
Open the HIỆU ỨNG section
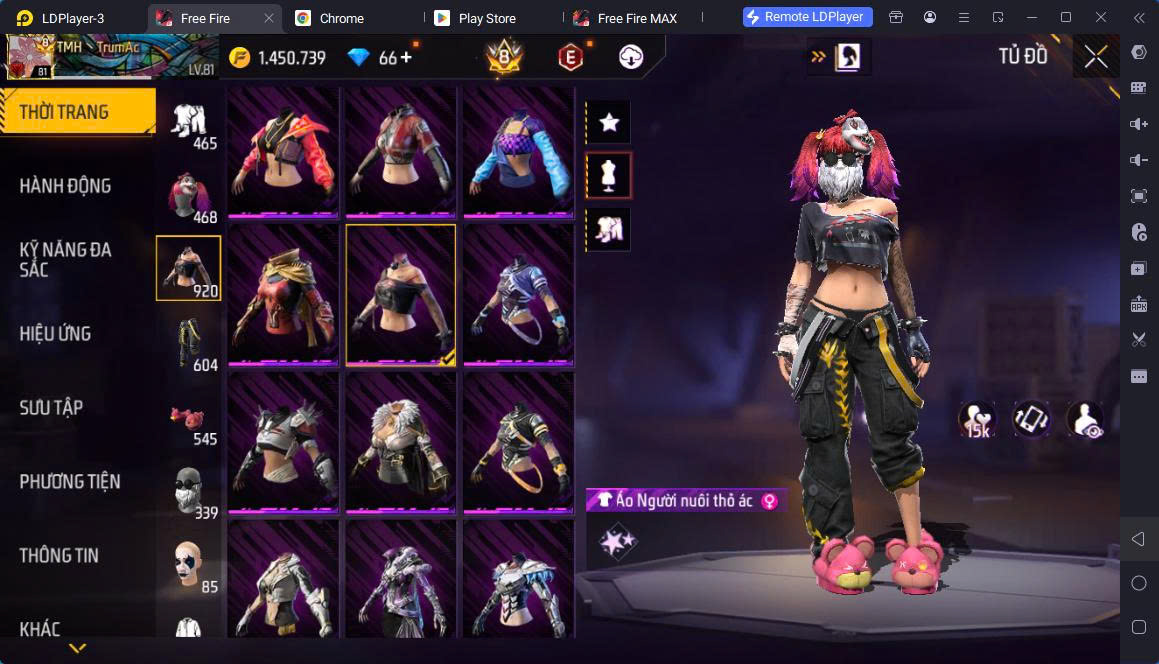click(56, 334)
